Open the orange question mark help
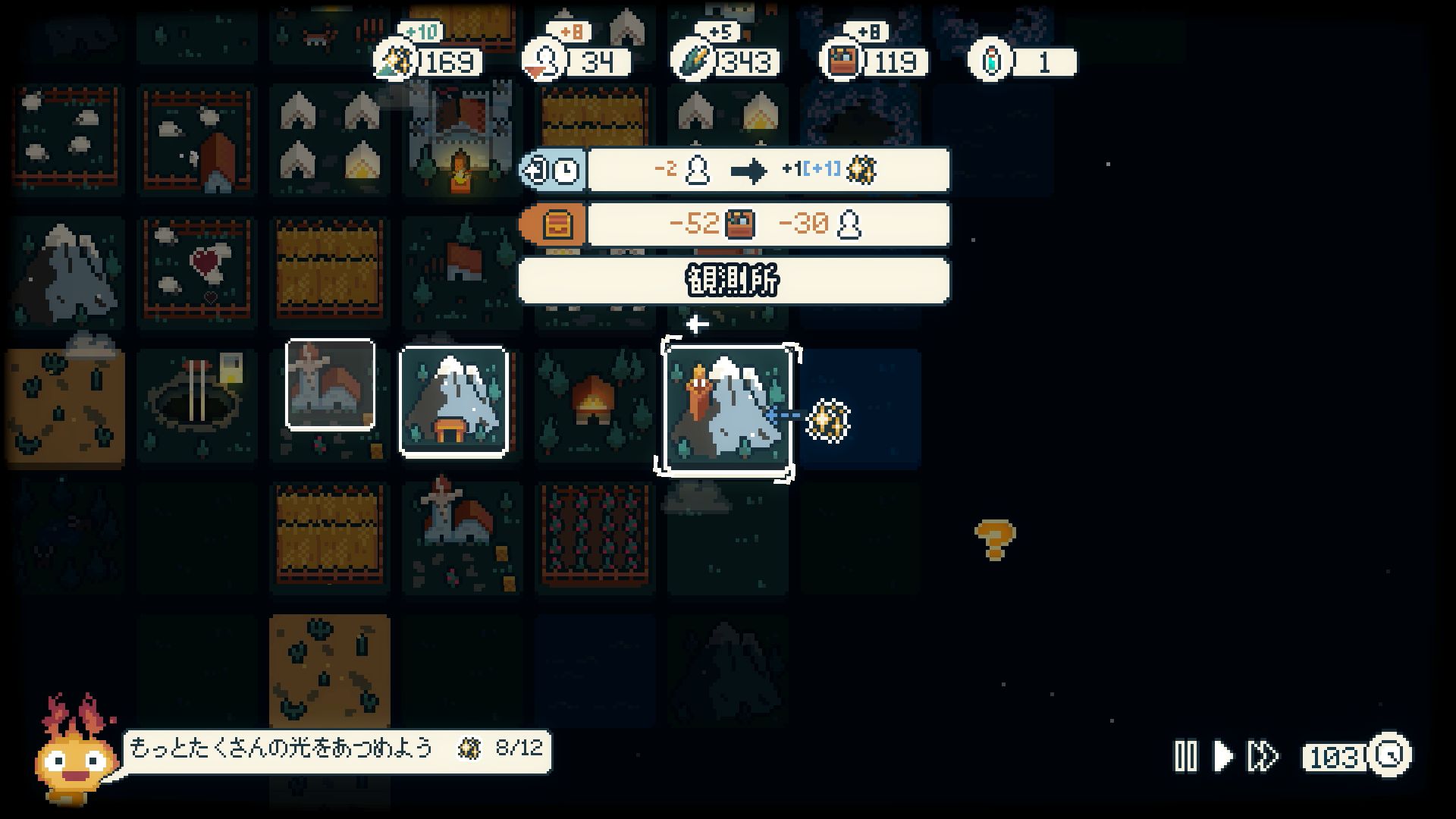 pos(994,539)
